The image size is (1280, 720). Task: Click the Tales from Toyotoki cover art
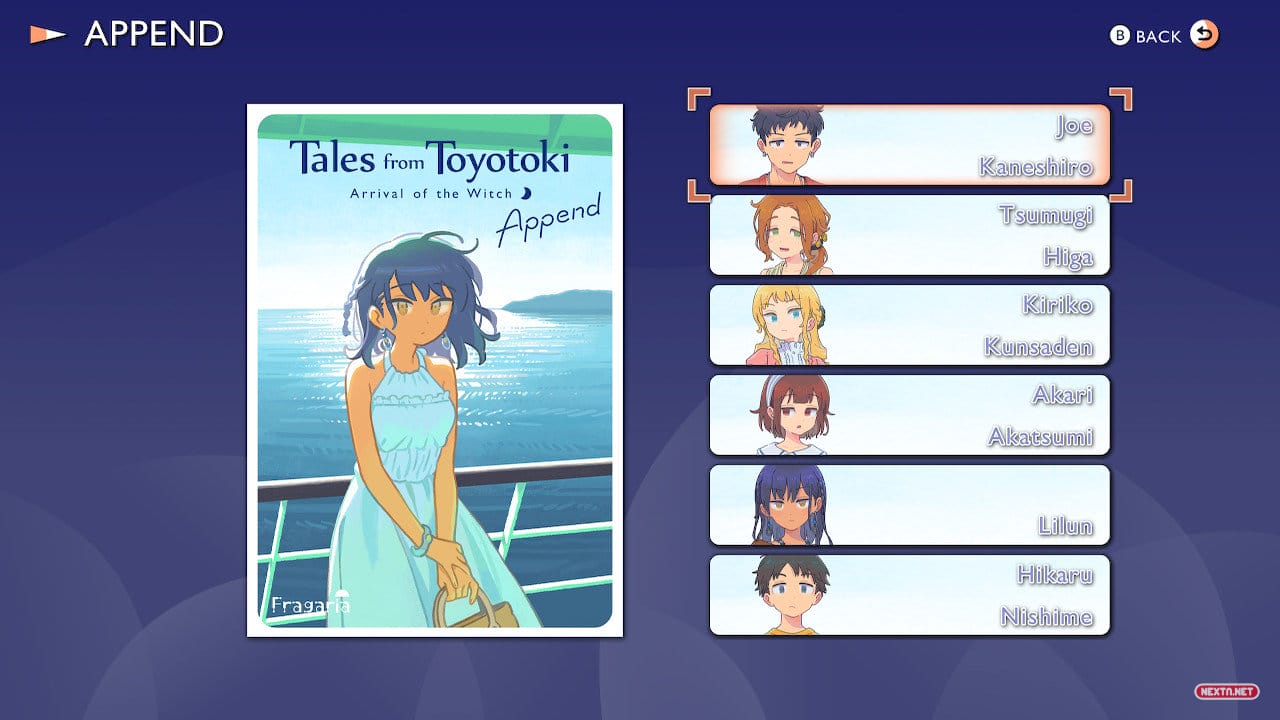click(x=430, y=370)
